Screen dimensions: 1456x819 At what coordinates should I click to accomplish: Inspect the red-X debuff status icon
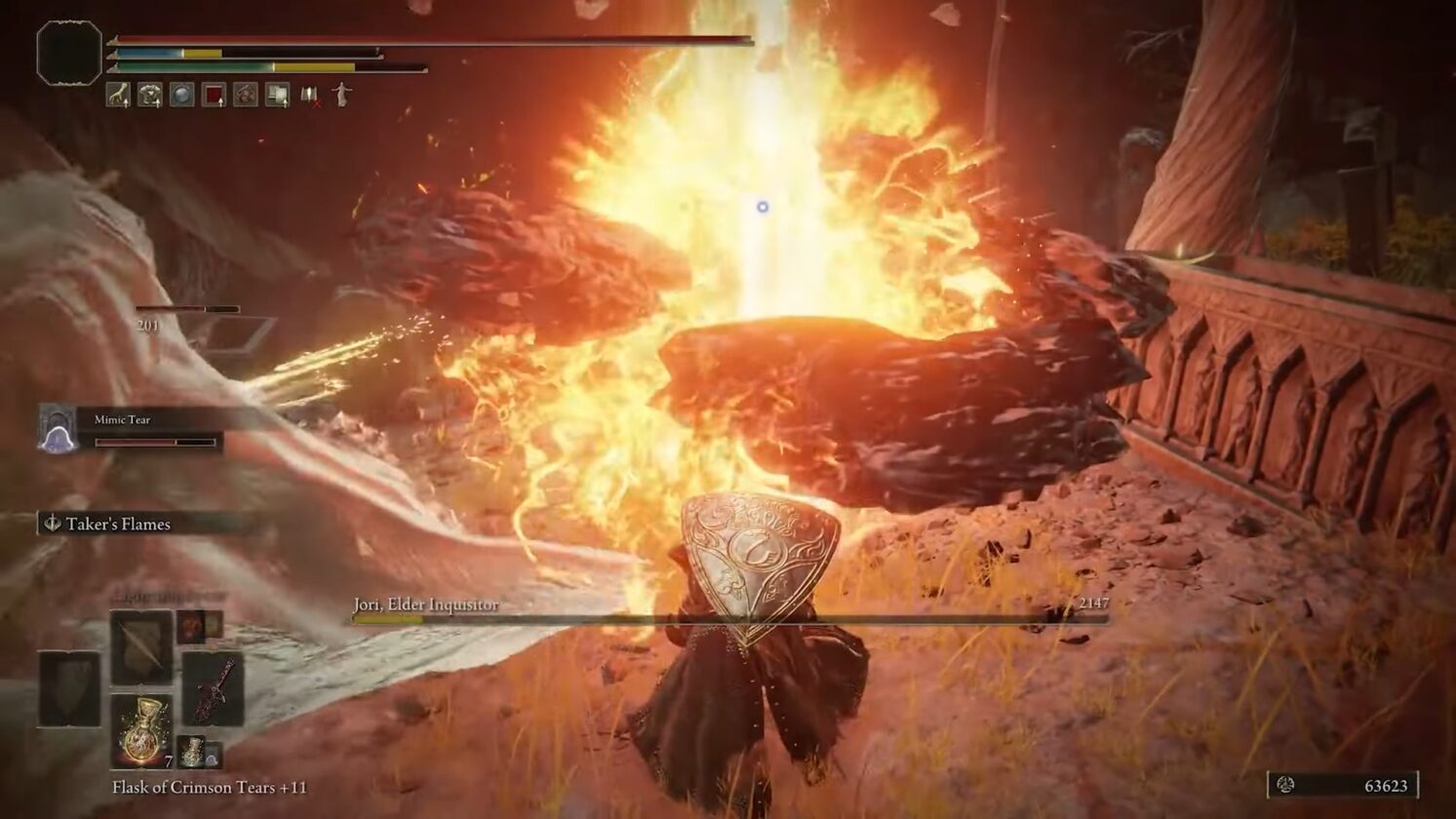coord(310,95)
